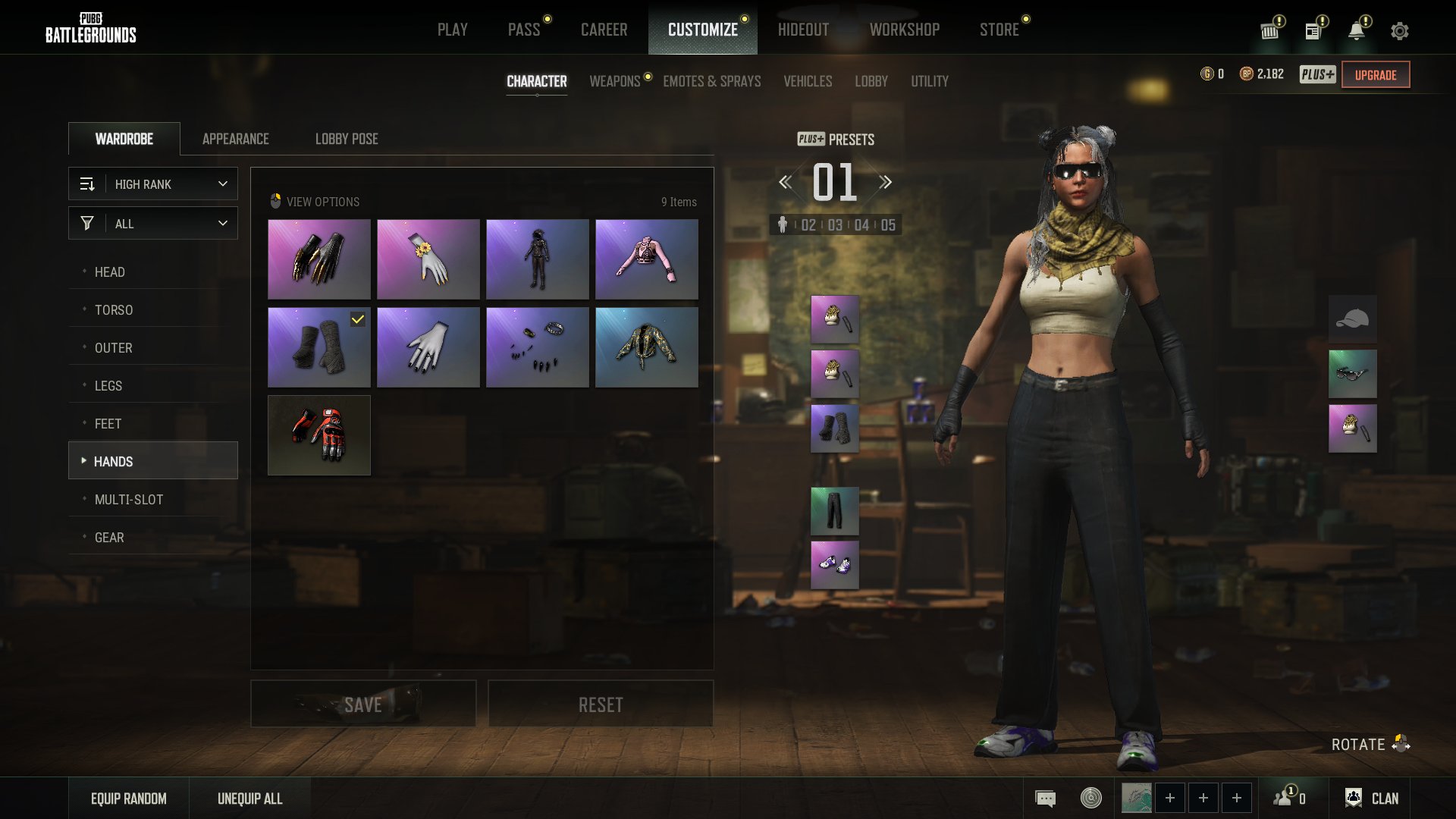
Task: Choose the Torso wardrobe category
Action: tap(114, 310)
